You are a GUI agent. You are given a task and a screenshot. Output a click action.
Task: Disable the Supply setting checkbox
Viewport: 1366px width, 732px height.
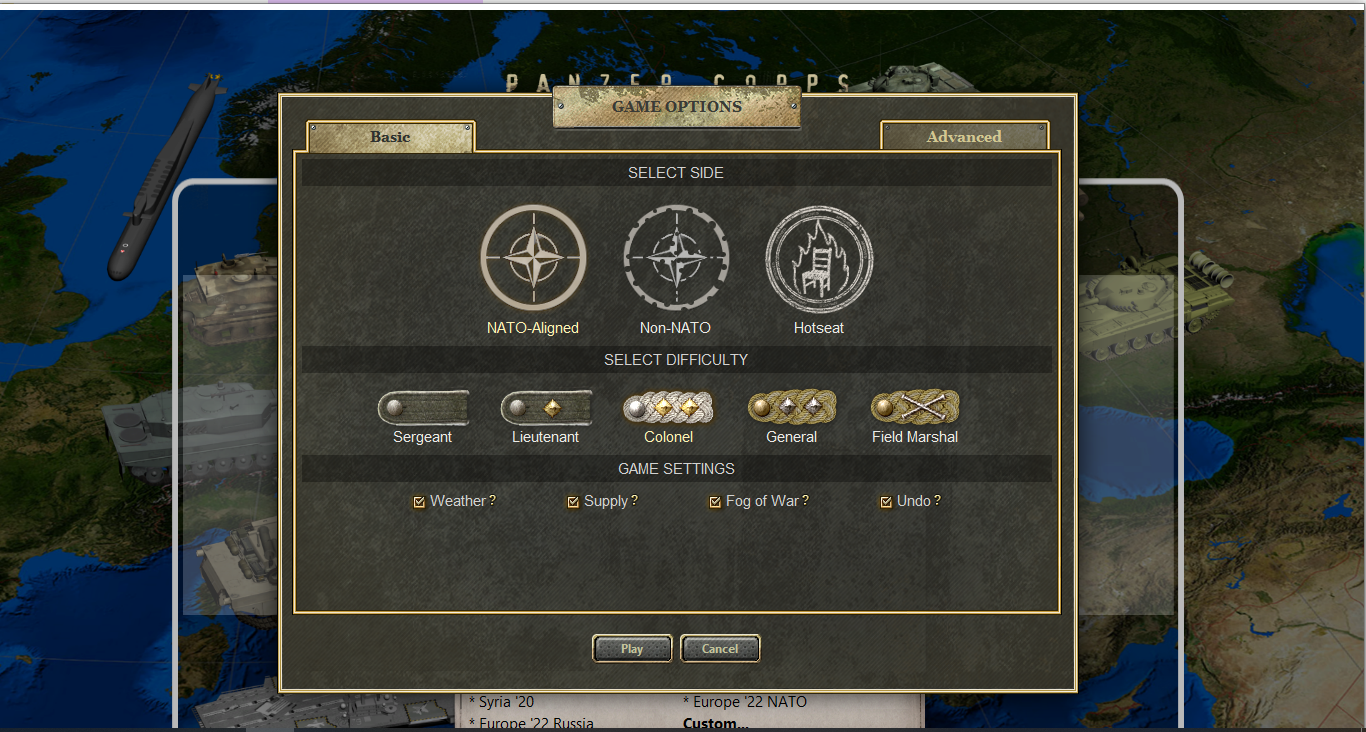[573, 502]
